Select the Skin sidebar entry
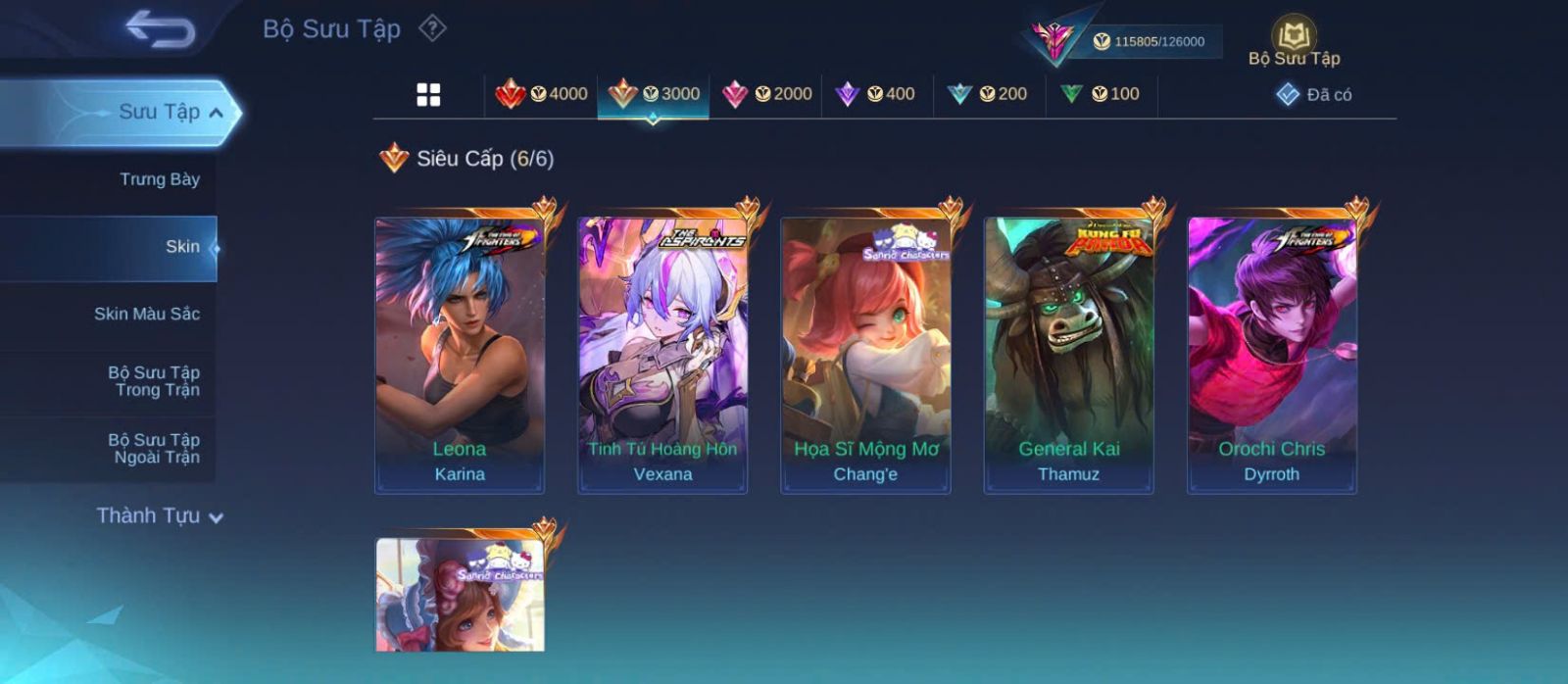 tap(182, 247)
